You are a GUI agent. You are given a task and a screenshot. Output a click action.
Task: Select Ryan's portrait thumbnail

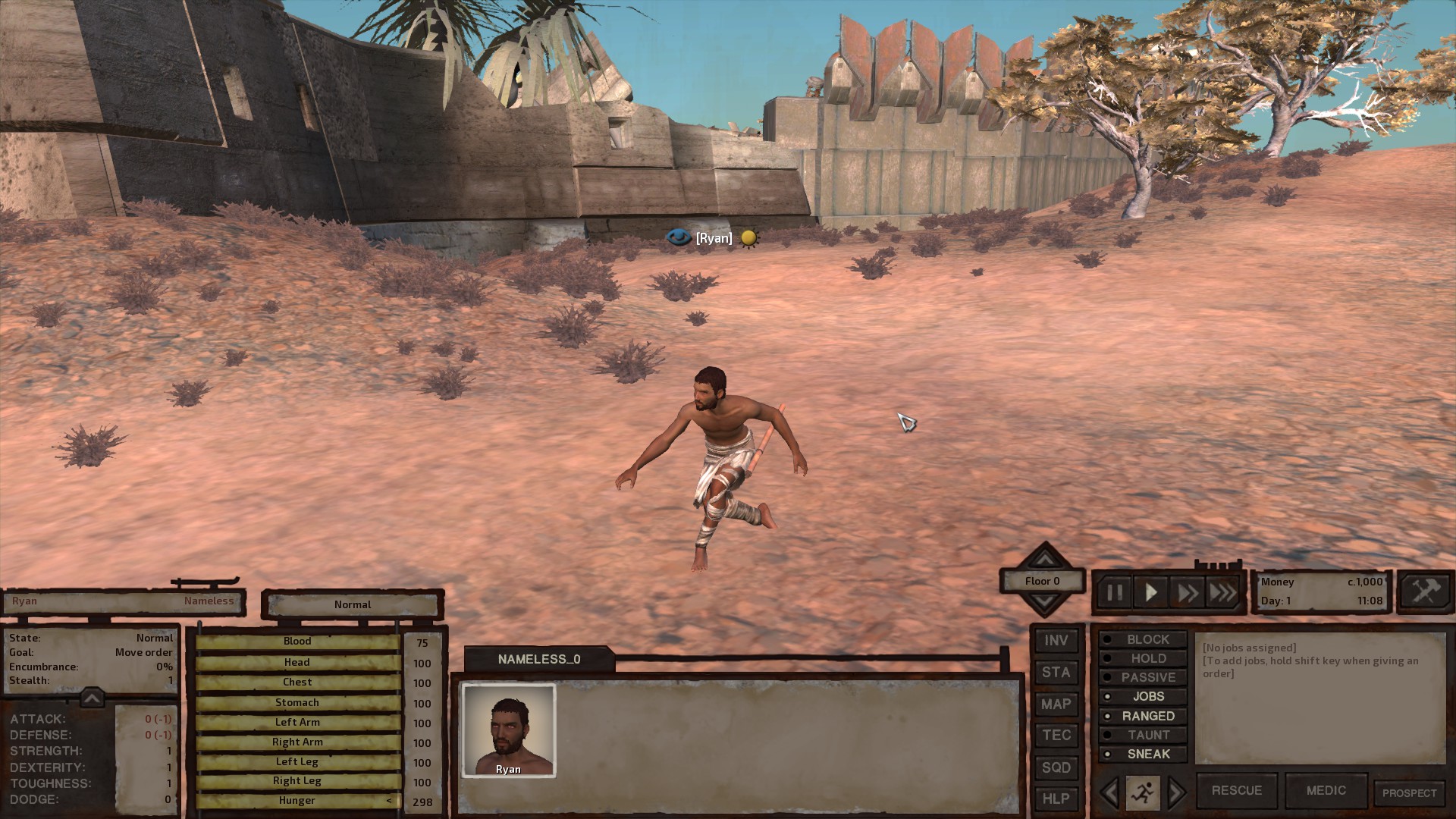(509, 729)
